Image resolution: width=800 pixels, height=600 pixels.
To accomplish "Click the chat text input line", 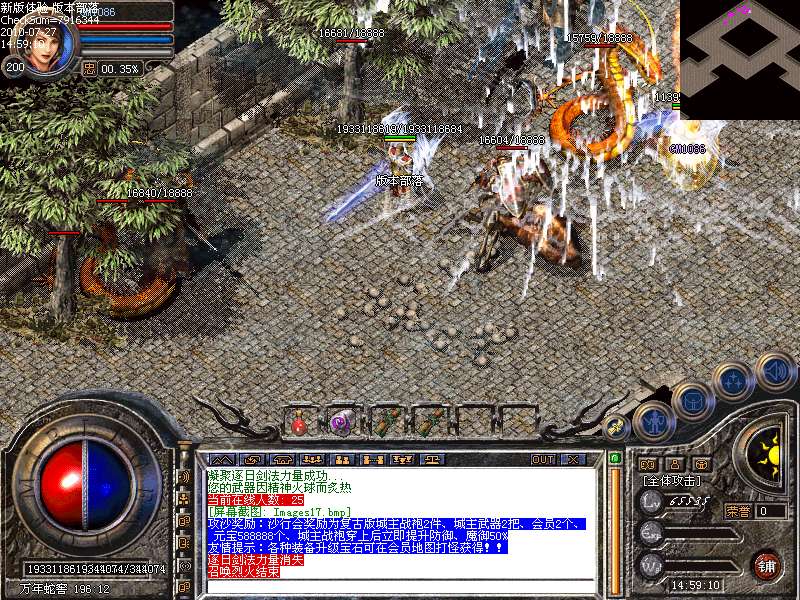I will [x=400, y=585].
